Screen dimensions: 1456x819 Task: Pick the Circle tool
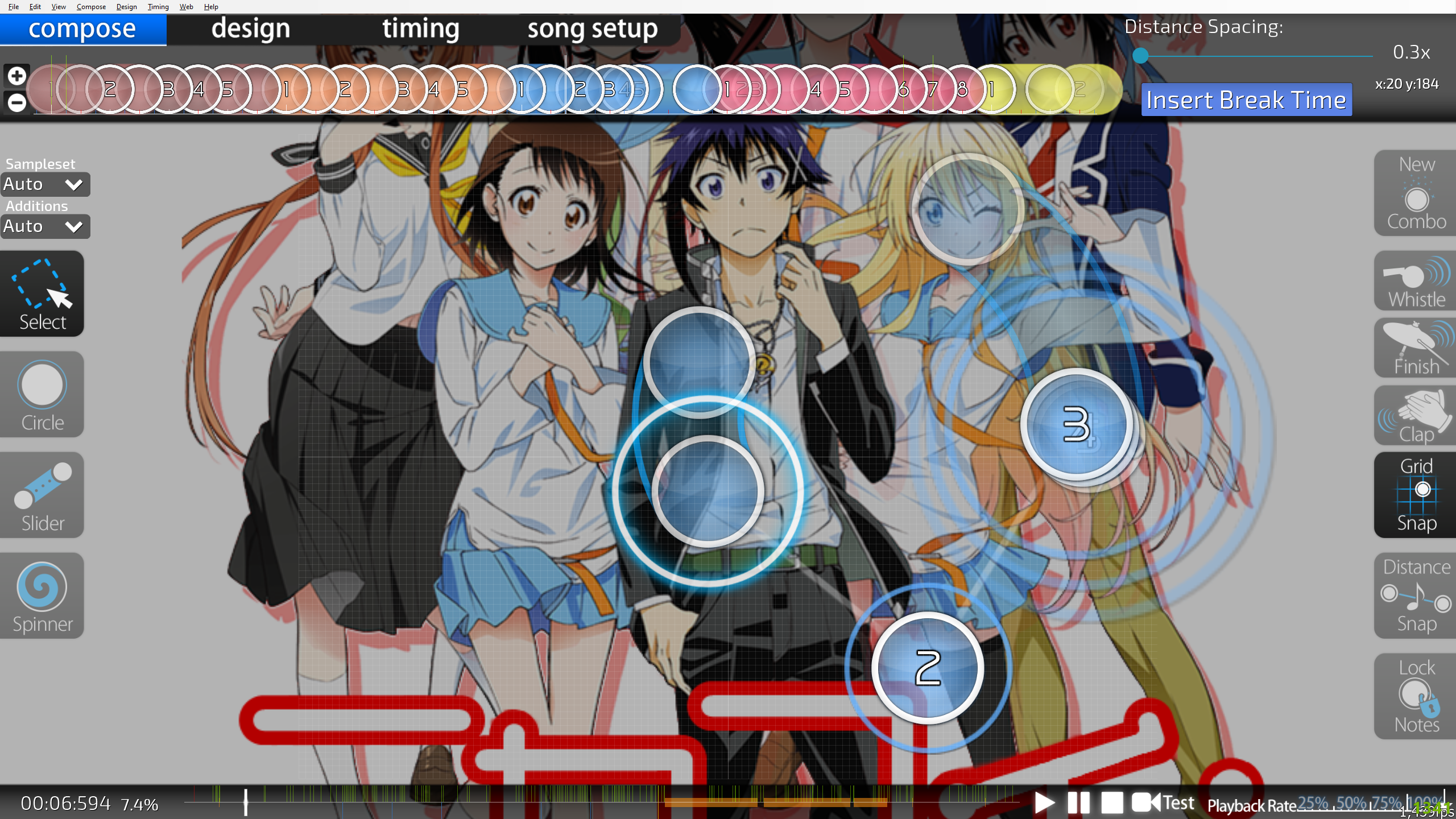click(42, 395)
